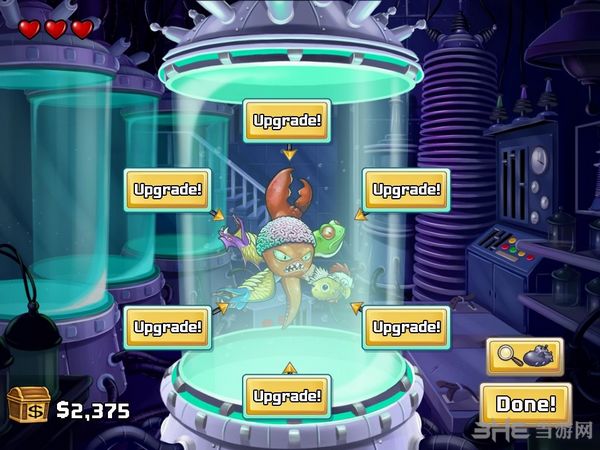600x450 pixels.
Task: Click the Done! button
Action: coord(525,405)
